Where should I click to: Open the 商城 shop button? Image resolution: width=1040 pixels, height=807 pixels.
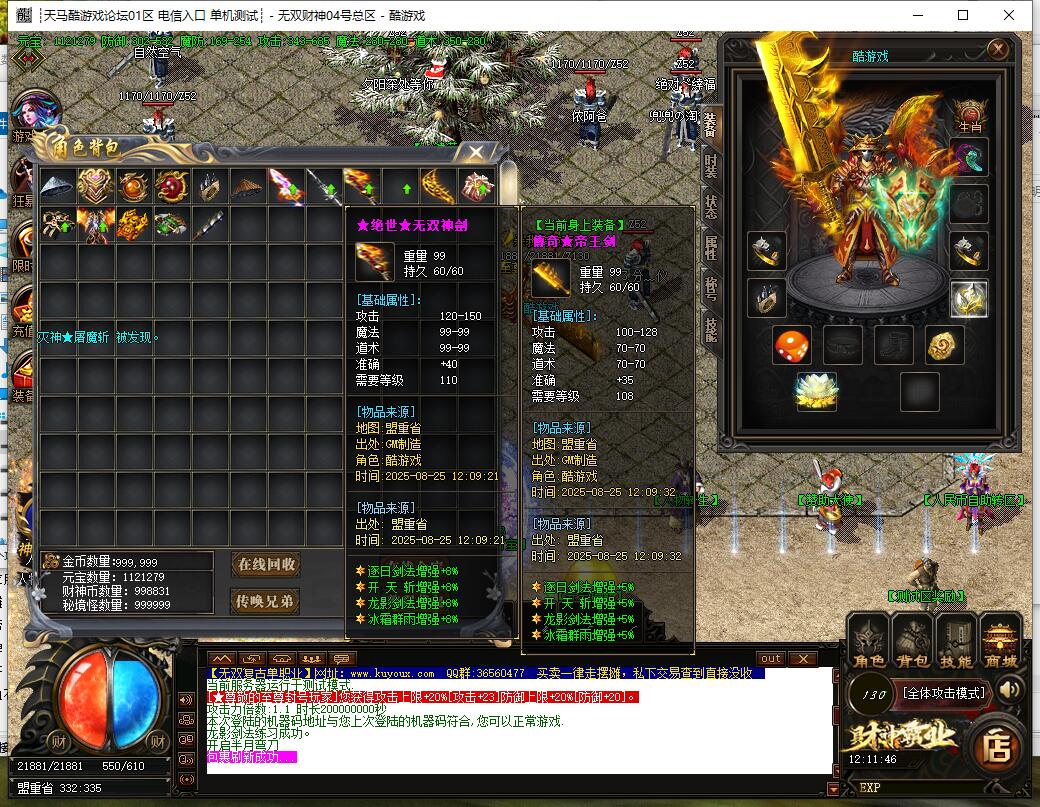click(1000, 640)
